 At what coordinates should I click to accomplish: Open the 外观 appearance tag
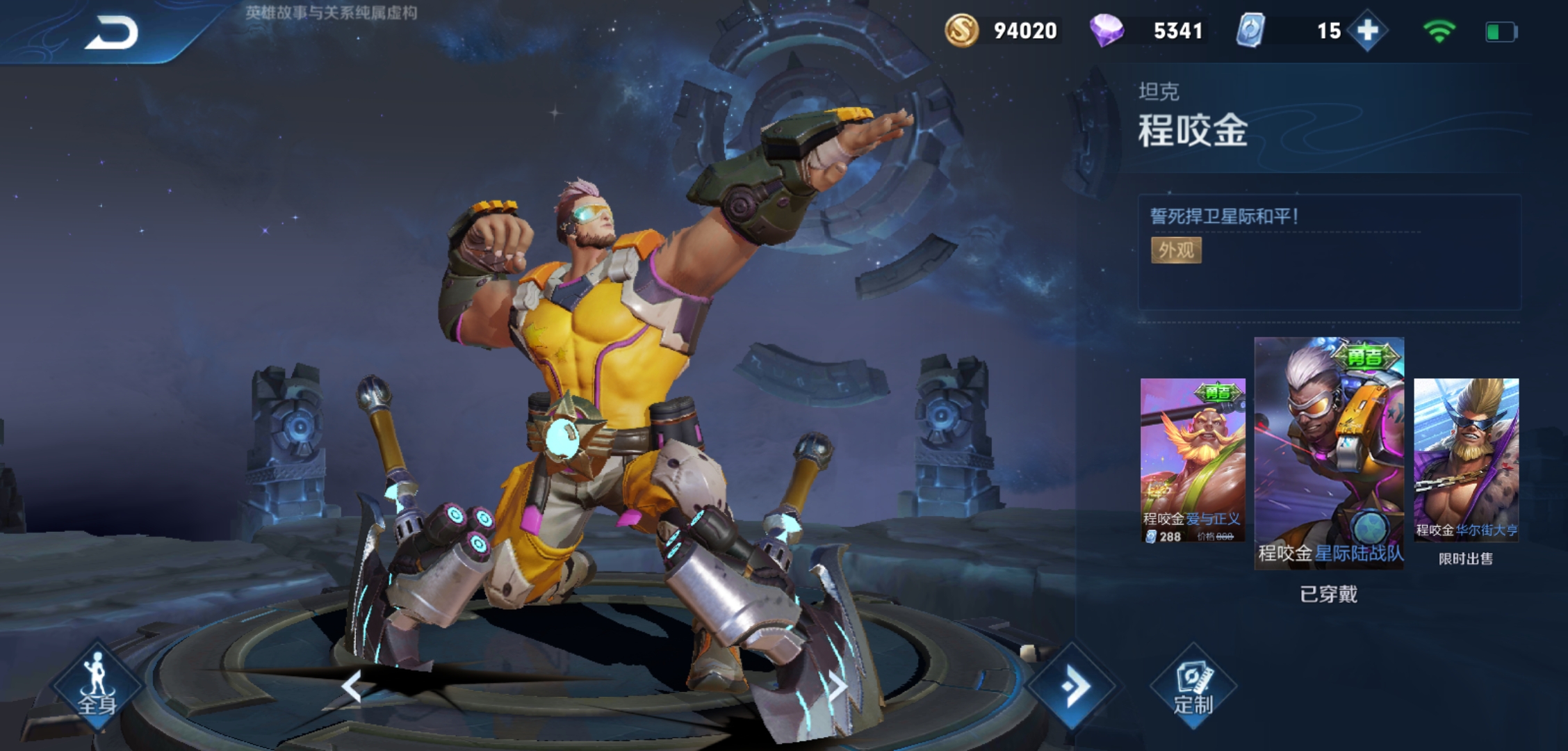coord(1176,250)
